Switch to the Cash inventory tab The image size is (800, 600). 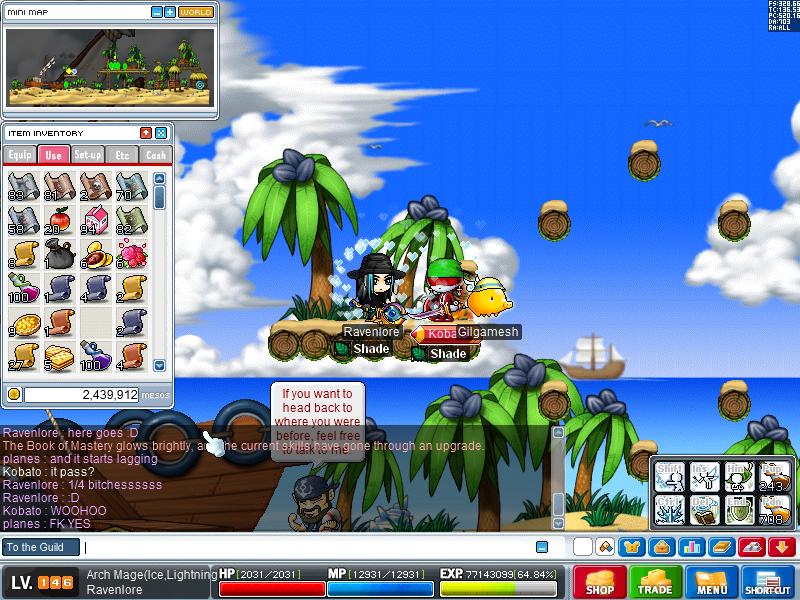[156, 155]
